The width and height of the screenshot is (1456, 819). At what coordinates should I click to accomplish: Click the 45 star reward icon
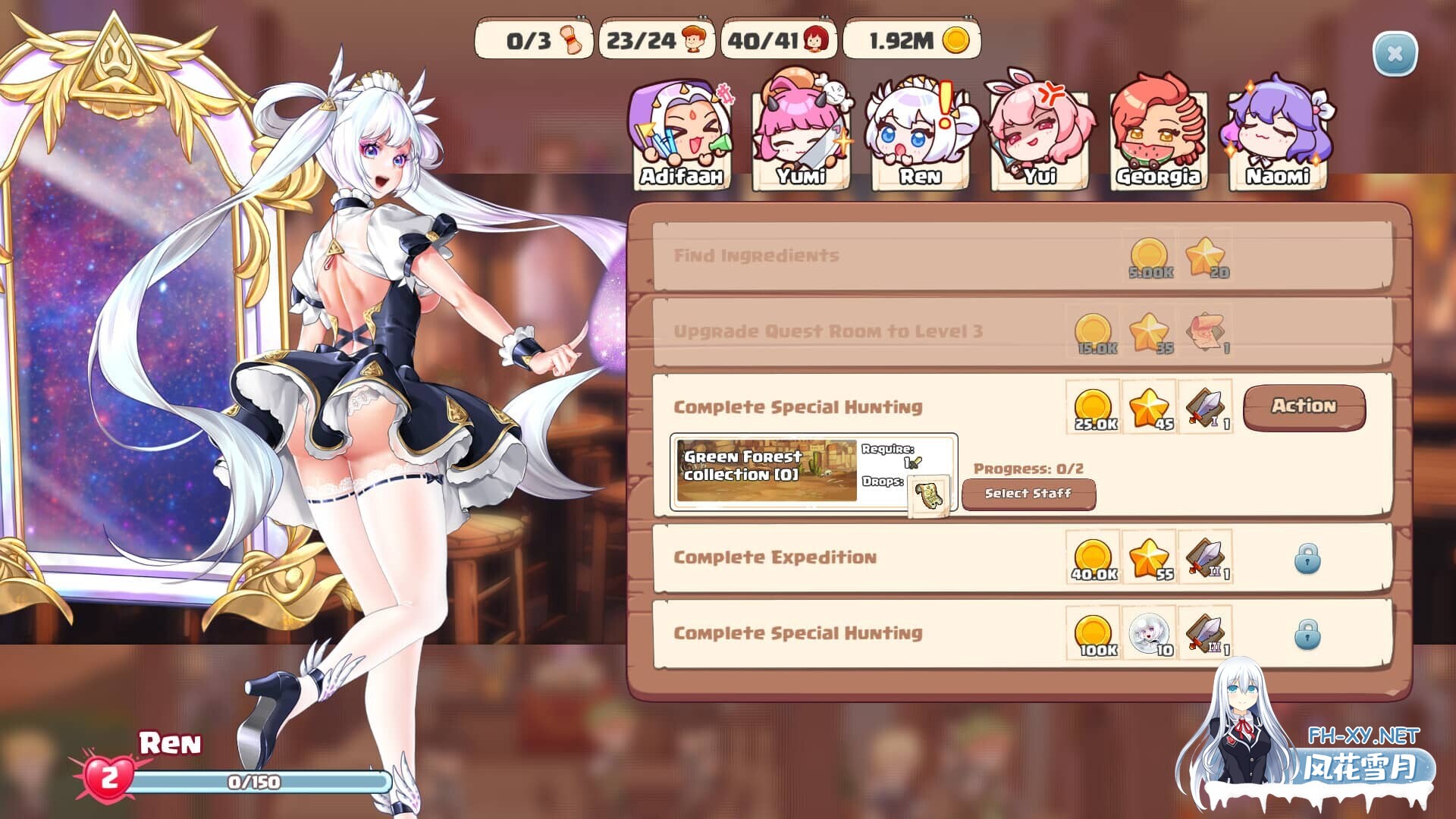pos(1150,408)
